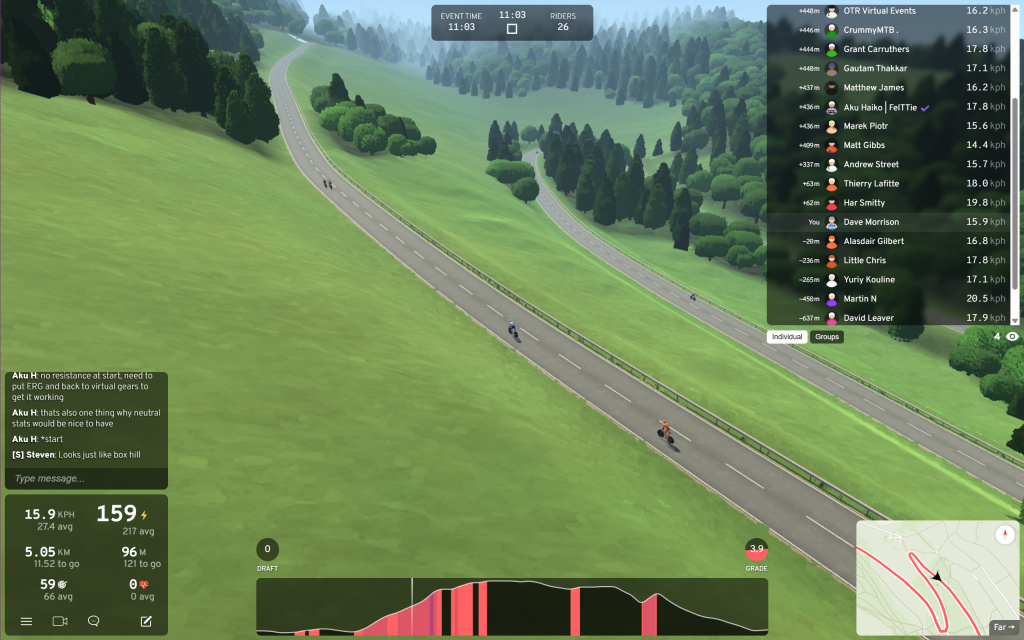The image size is (1024, 640).
Task: Type in the chat message field
Action: (86, 478)
